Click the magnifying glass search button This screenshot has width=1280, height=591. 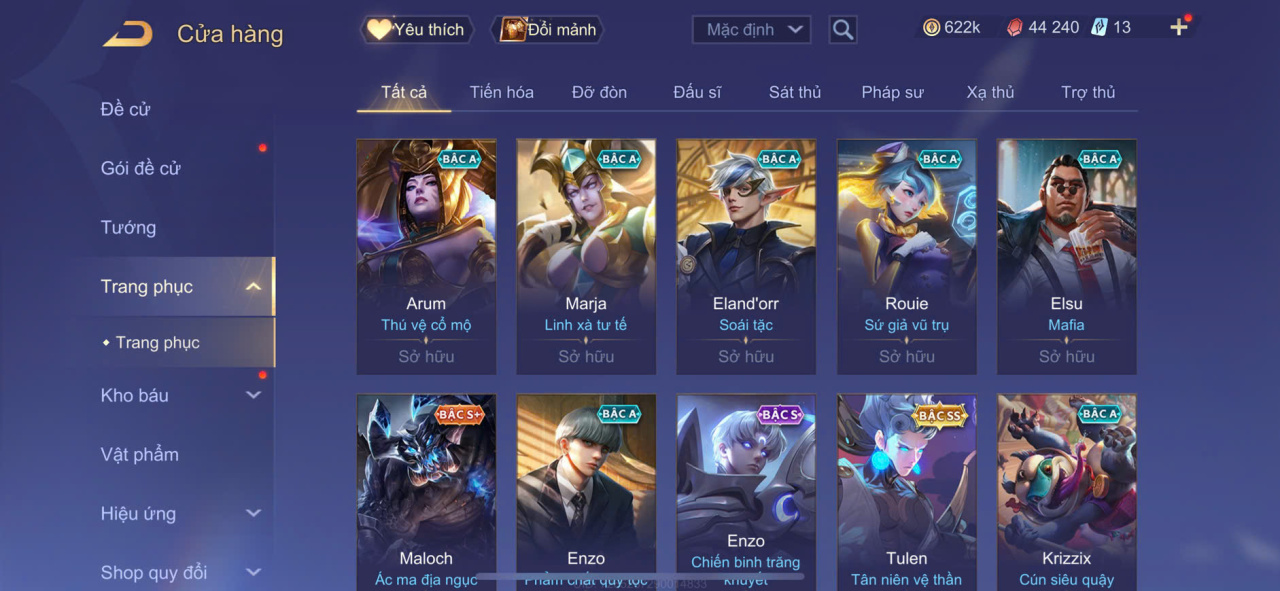point(843,30)
